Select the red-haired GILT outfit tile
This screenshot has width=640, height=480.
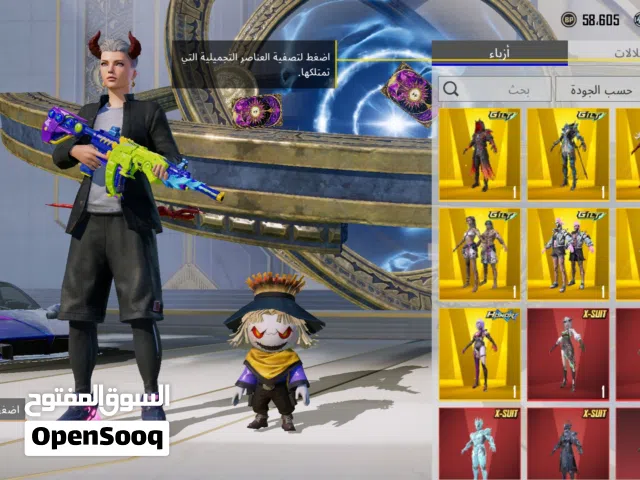[x=479, y=153]
